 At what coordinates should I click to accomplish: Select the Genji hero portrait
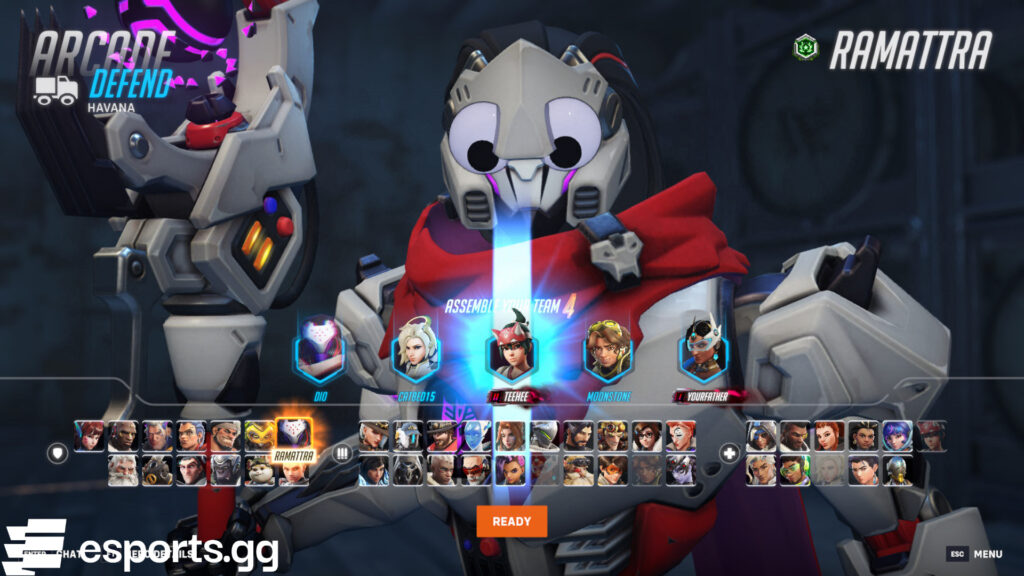(544, 435)
